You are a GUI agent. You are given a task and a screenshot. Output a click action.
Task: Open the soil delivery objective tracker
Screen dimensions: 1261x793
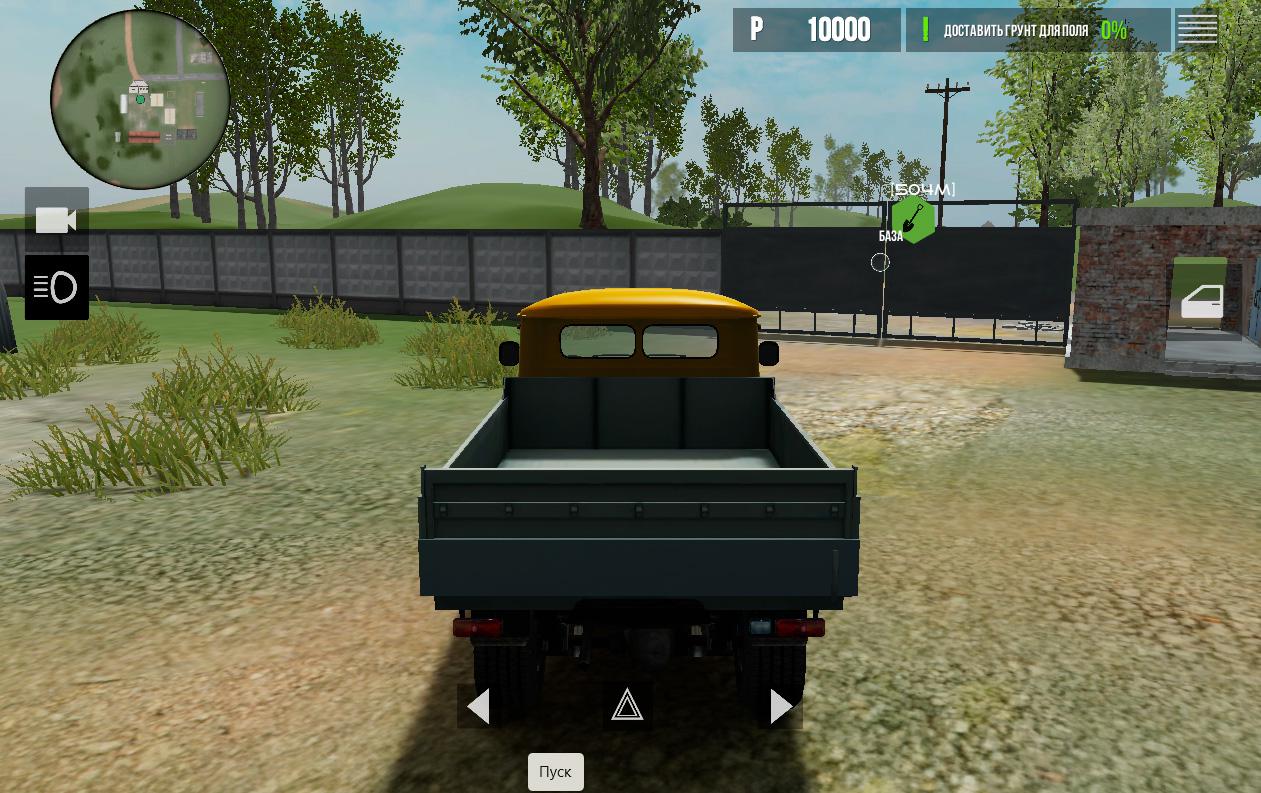coord(1037,30)
